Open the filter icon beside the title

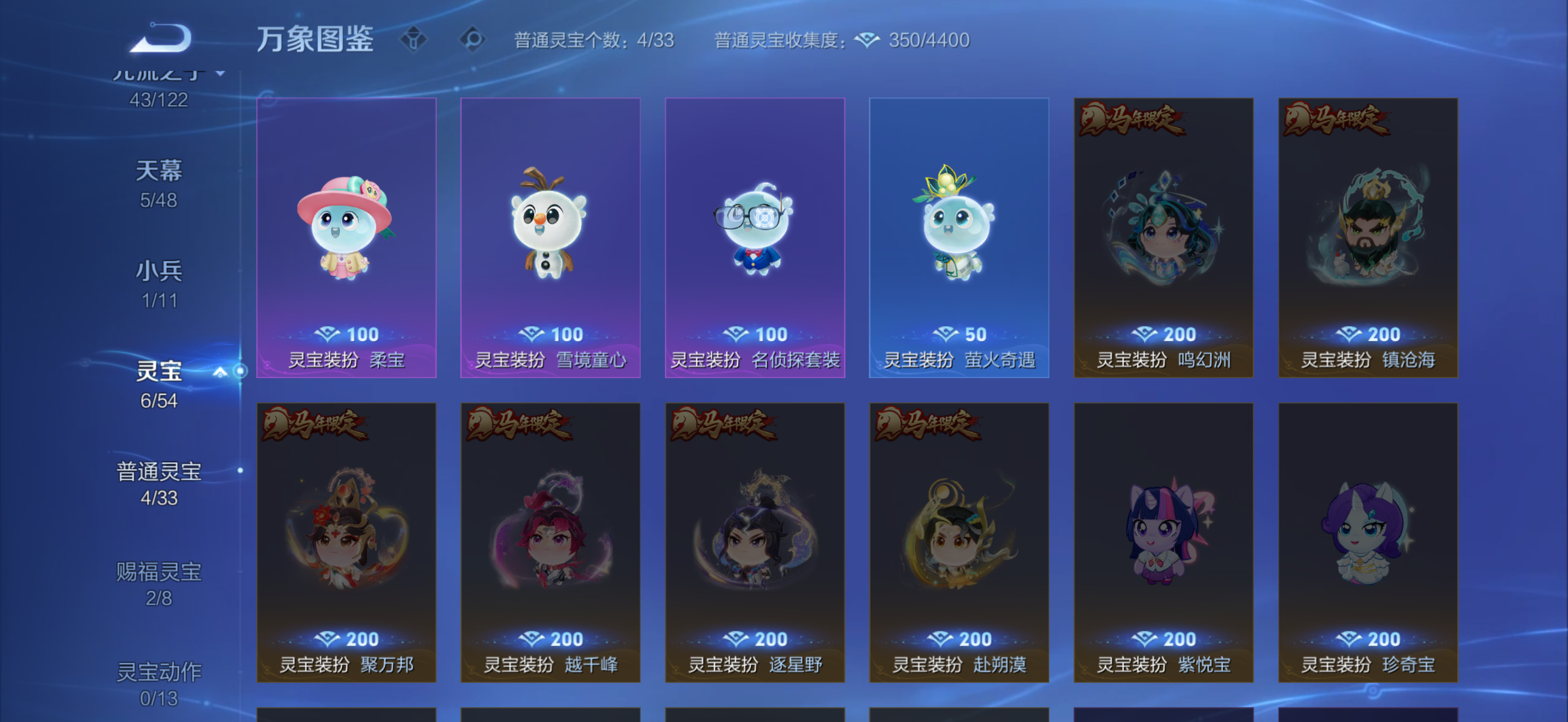click(414, 38)
